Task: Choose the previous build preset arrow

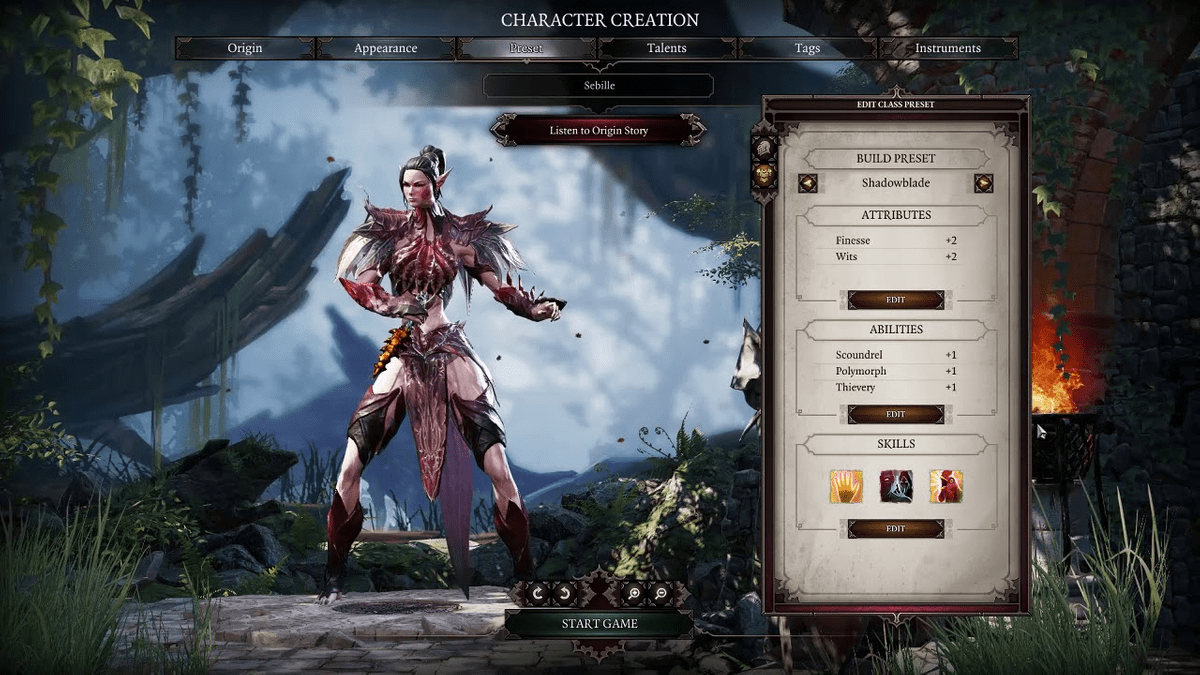Action: point(808,183)
